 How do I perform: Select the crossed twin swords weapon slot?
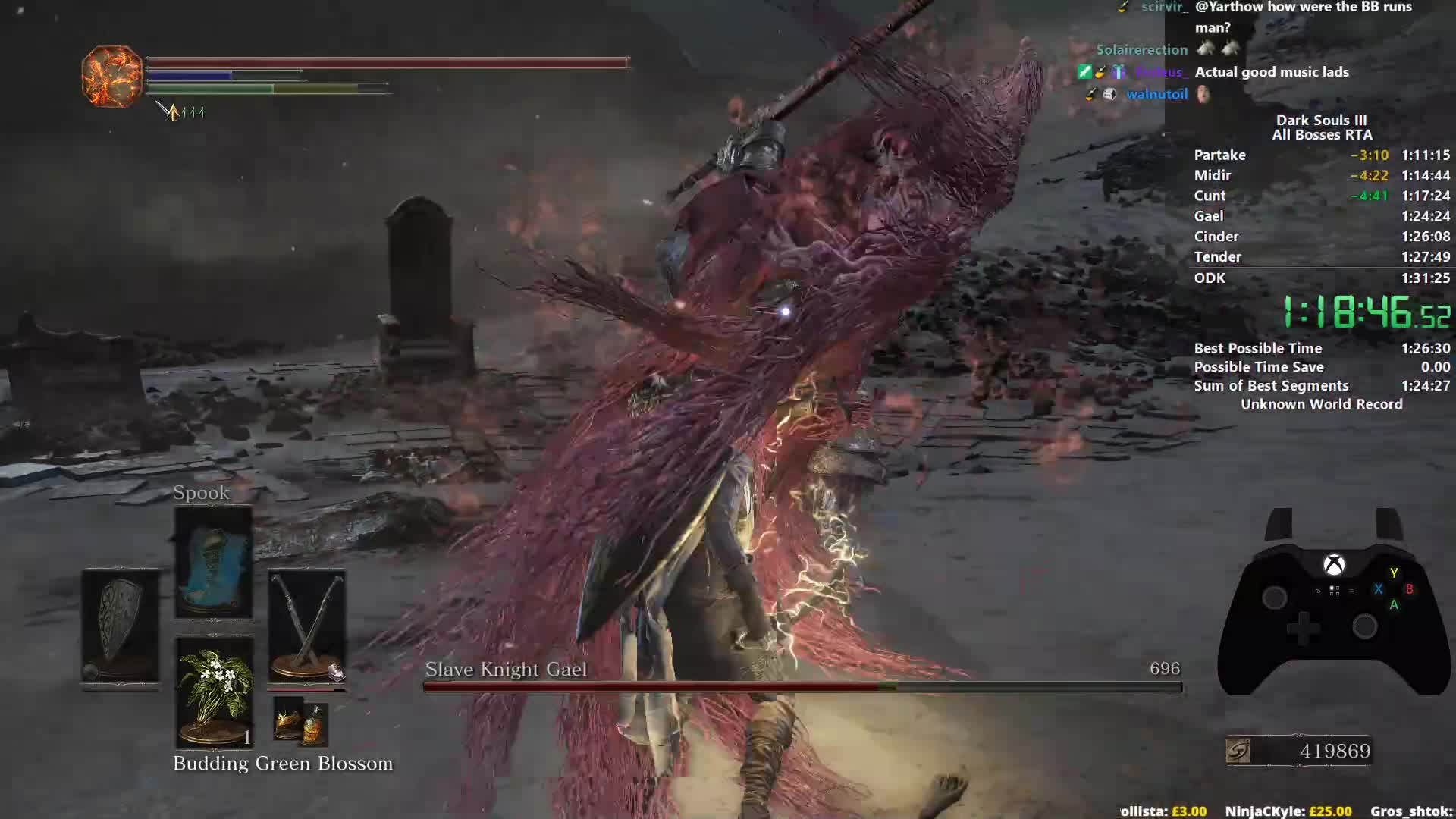(306, 627)
